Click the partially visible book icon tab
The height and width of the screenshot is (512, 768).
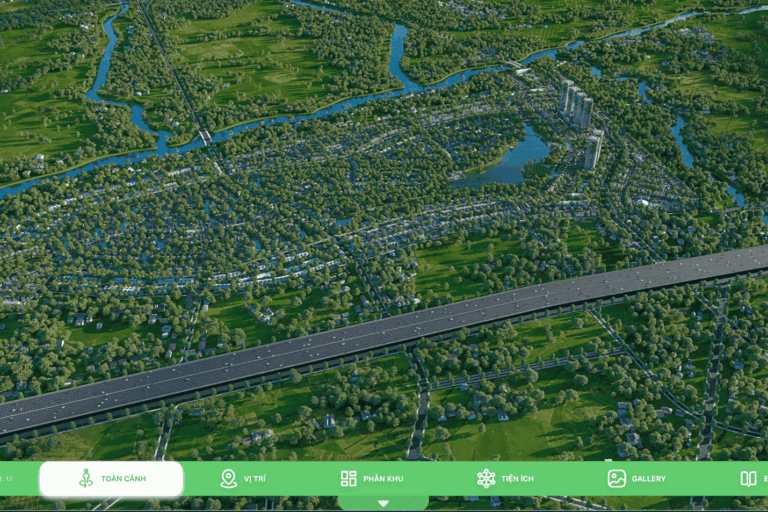coord(751,479)
